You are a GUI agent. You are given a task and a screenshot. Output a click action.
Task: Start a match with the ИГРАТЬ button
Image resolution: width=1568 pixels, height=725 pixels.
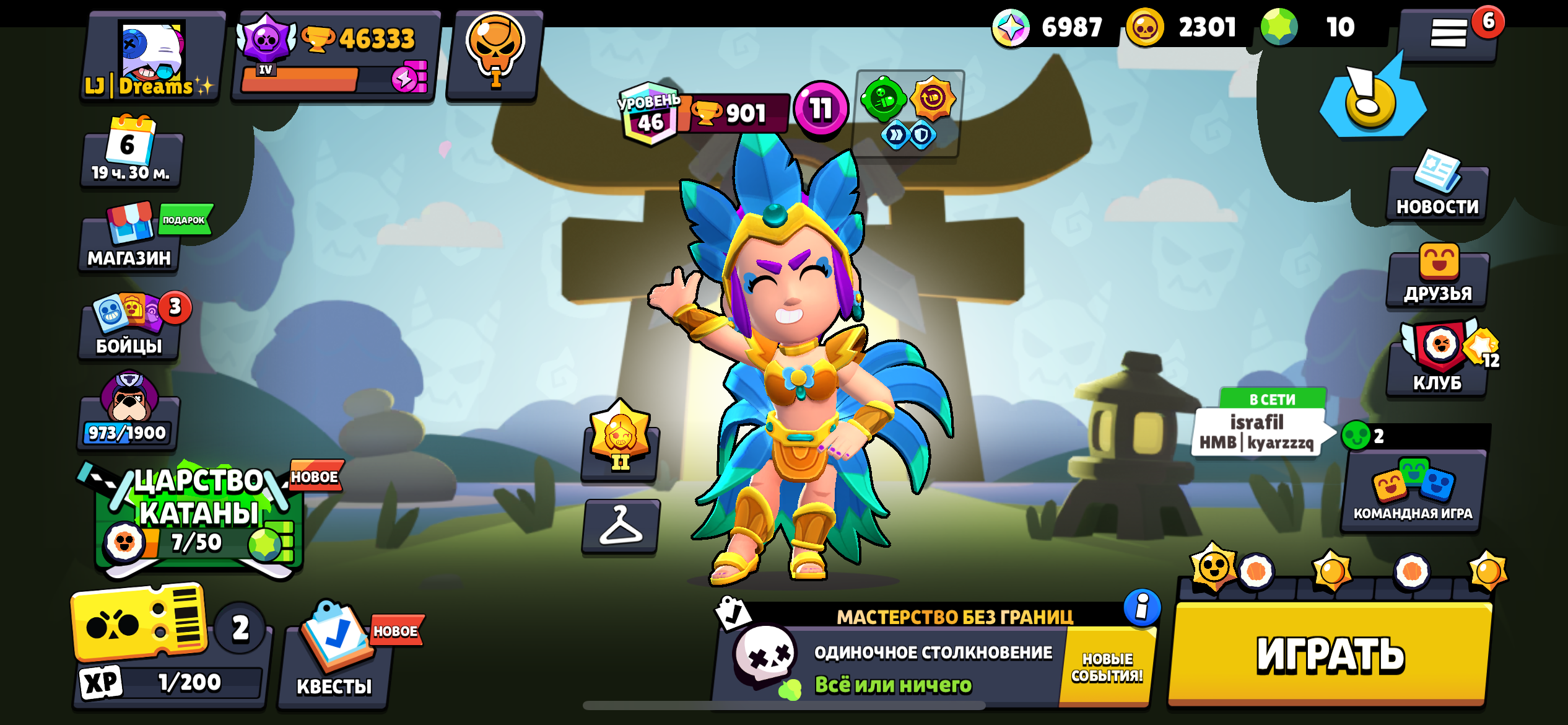coord(1330,654)
